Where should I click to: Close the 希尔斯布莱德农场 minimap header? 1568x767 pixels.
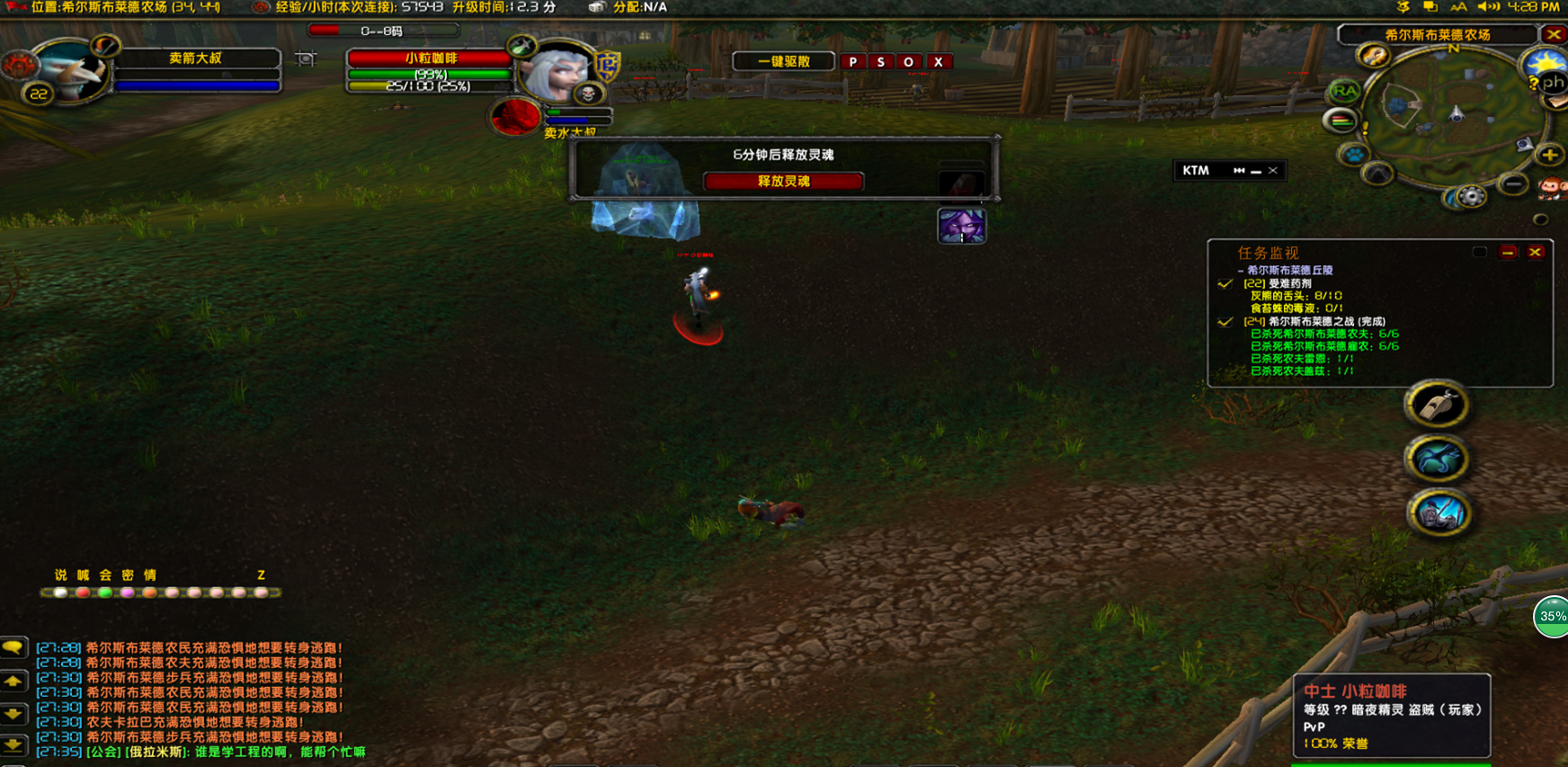pyautogui.click(x=1554, y=34)
